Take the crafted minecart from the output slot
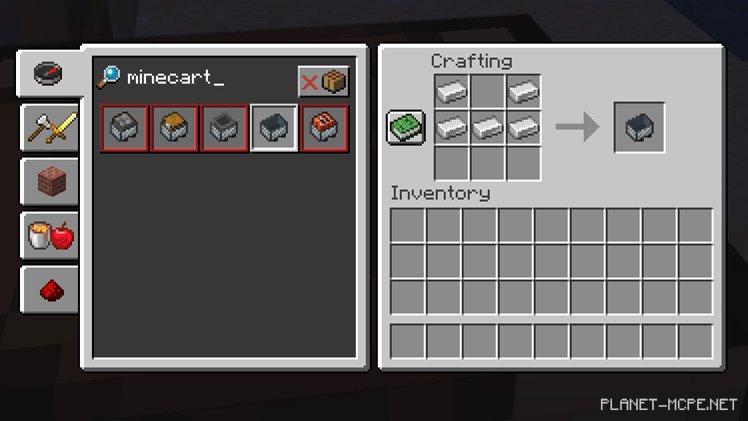 [639, 127]
